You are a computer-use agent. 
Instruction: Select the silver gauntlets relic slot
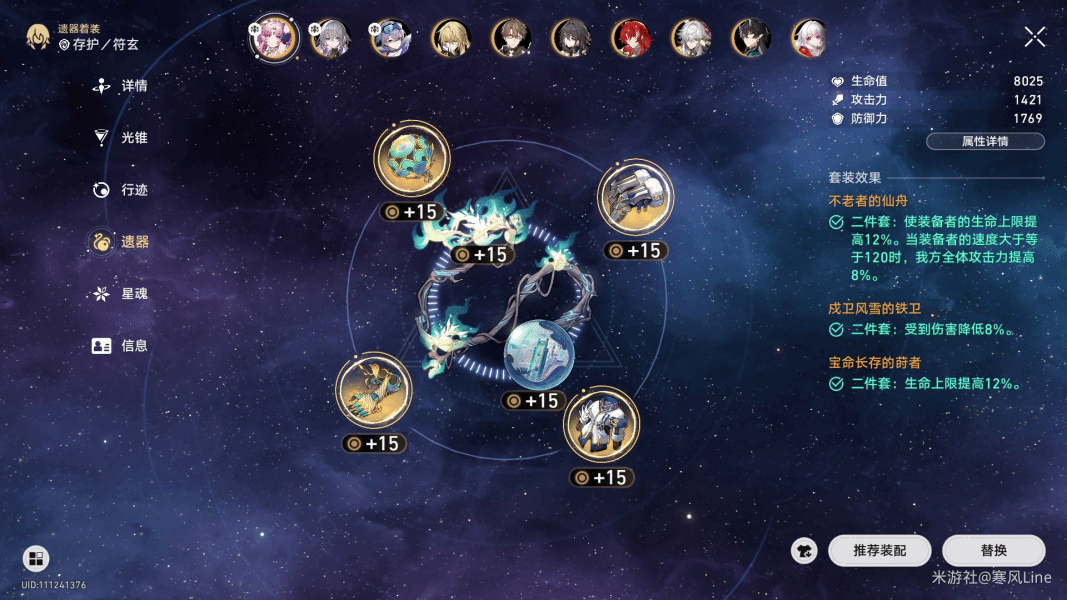(636, 197)
